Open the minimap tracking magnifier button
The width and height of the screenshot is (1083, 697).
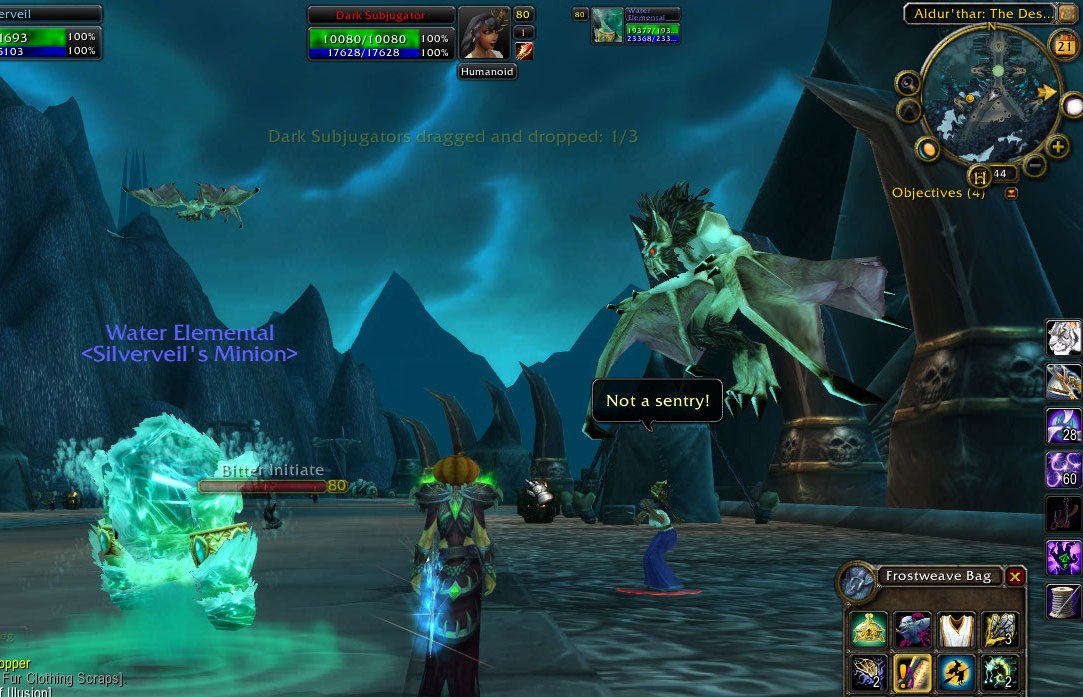point(909,83)
